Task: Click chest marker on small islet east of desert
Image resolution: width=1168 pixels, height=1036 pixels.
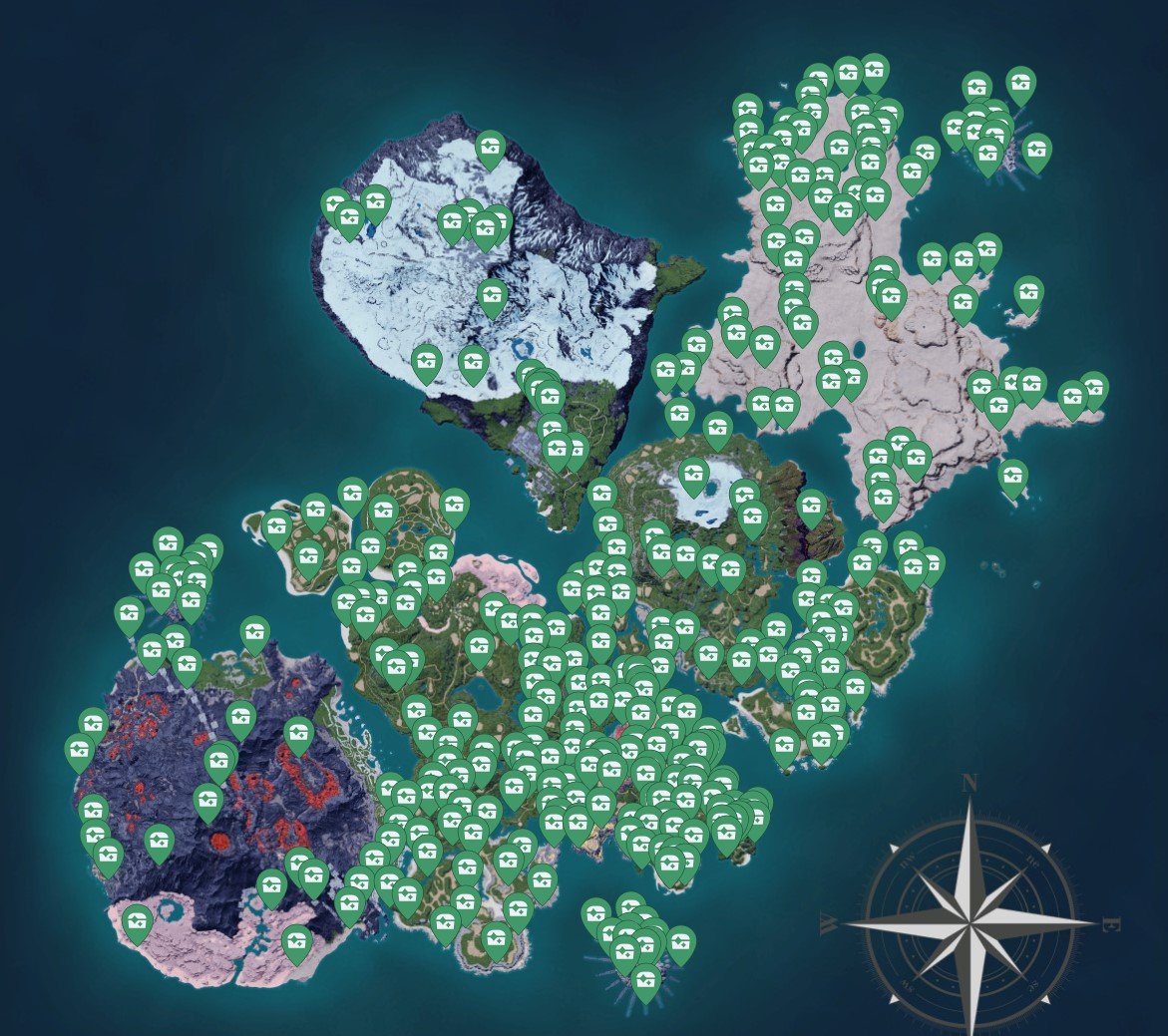Action: pos(1027,294)
